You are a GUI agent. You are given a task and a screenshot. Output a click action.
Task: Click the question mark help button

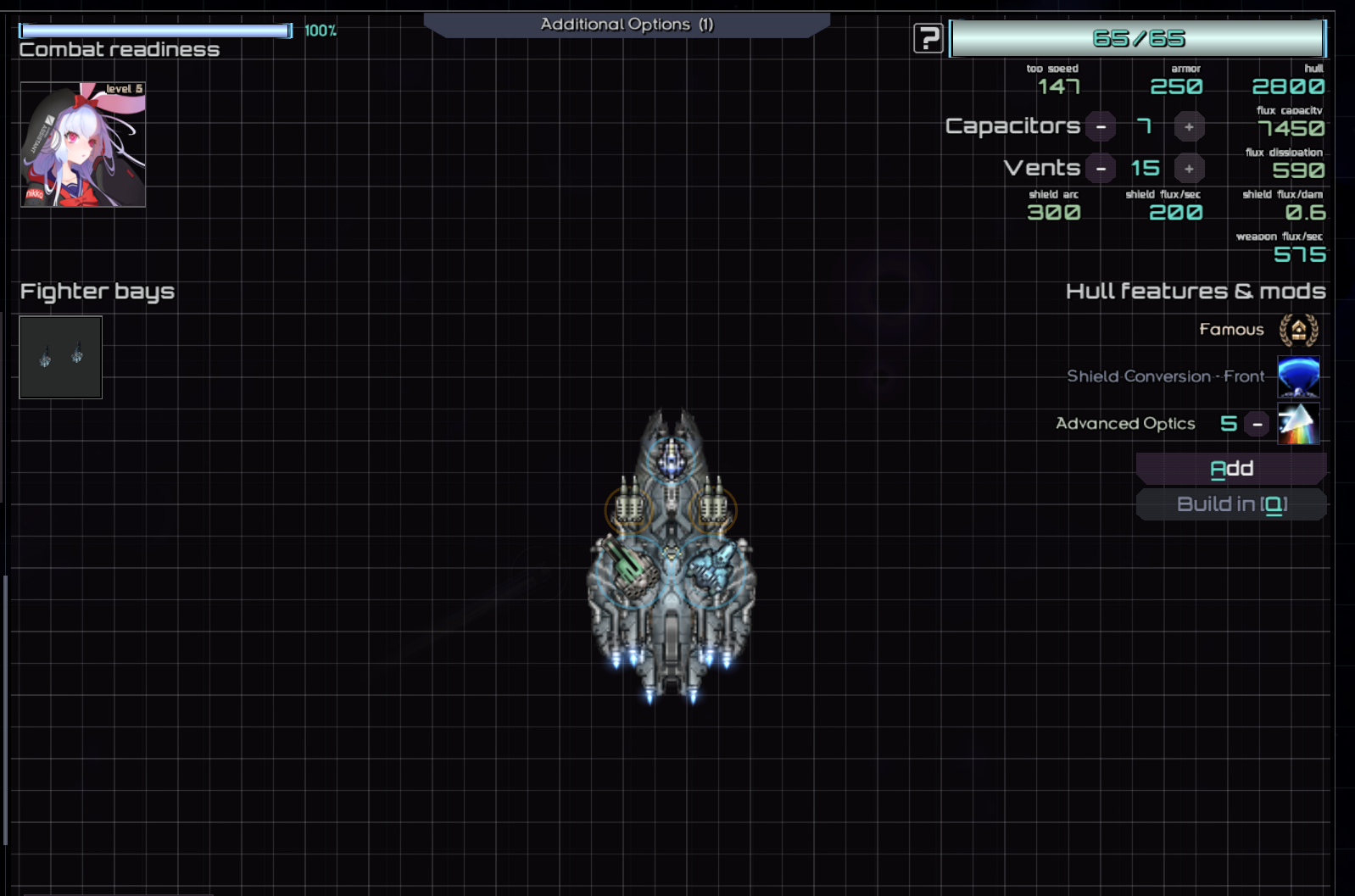[928, 38]
